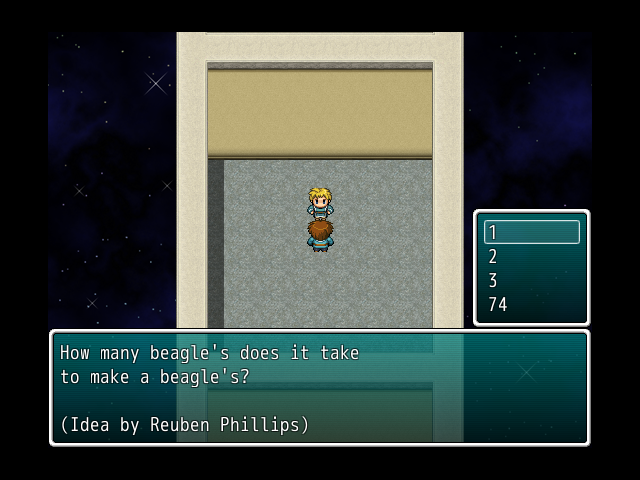The height and width of the screenshot is (480, 640).
Task: Answer the beagle question with 74
Action: [x=531, y=304]
